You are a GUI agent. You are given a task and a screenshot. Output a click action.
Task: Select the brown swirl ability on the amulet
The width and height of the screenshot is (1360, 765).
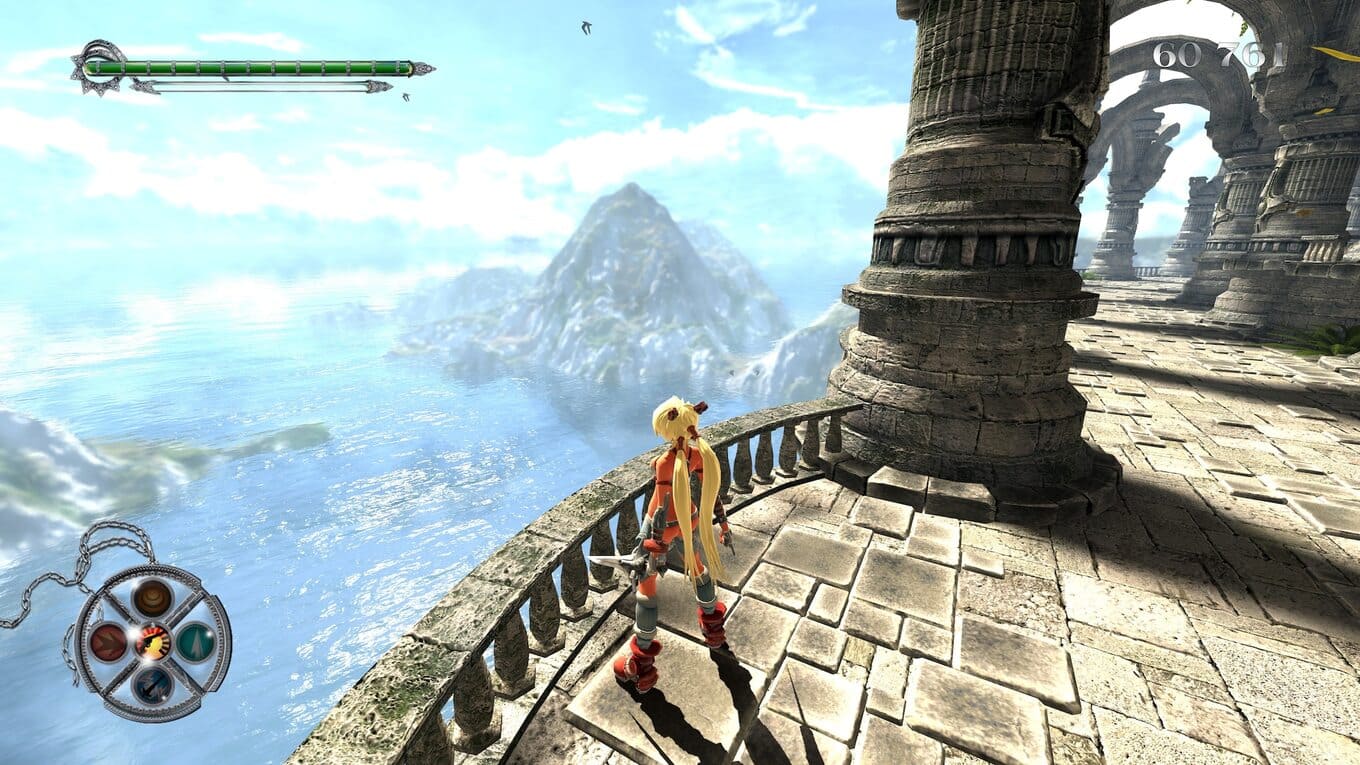tap(153, 597)
